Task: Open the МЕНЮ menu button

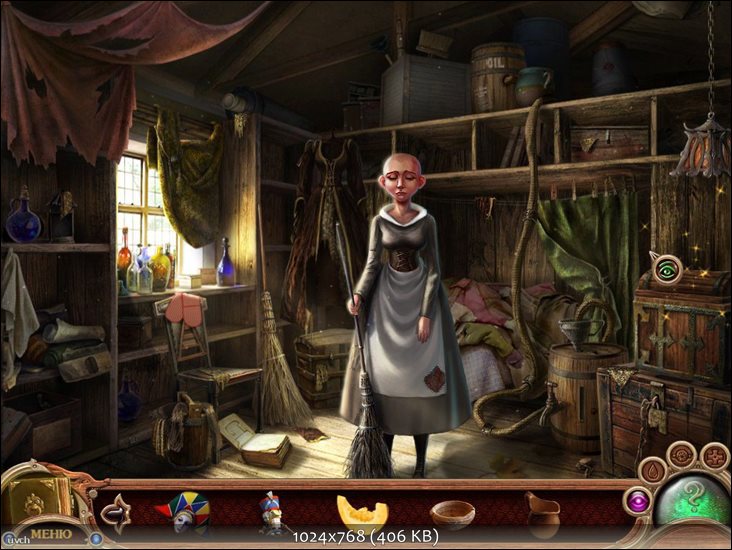Action: pos(50,533)
